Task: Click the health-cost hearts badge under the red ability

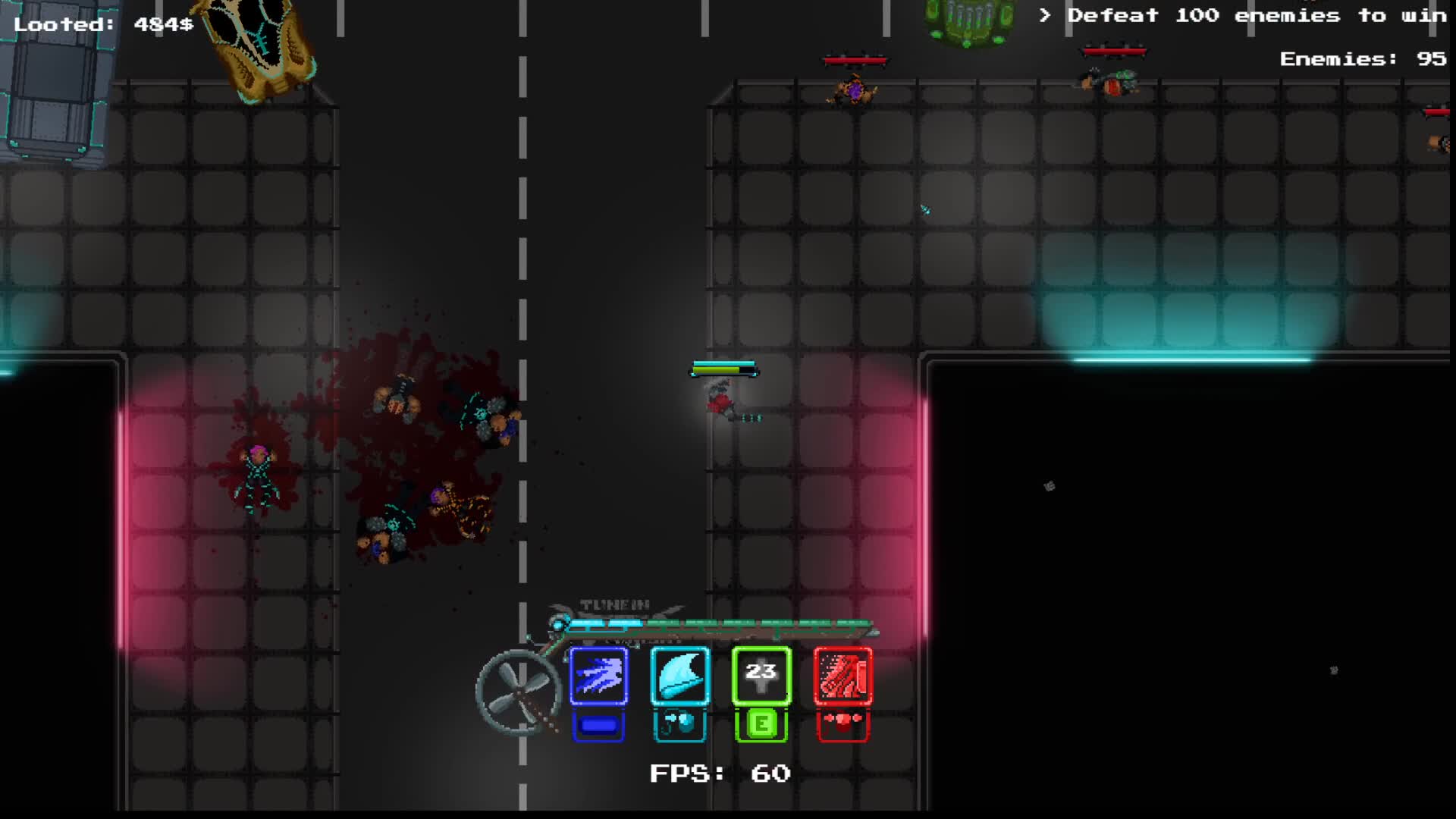Action: point(843,724)
